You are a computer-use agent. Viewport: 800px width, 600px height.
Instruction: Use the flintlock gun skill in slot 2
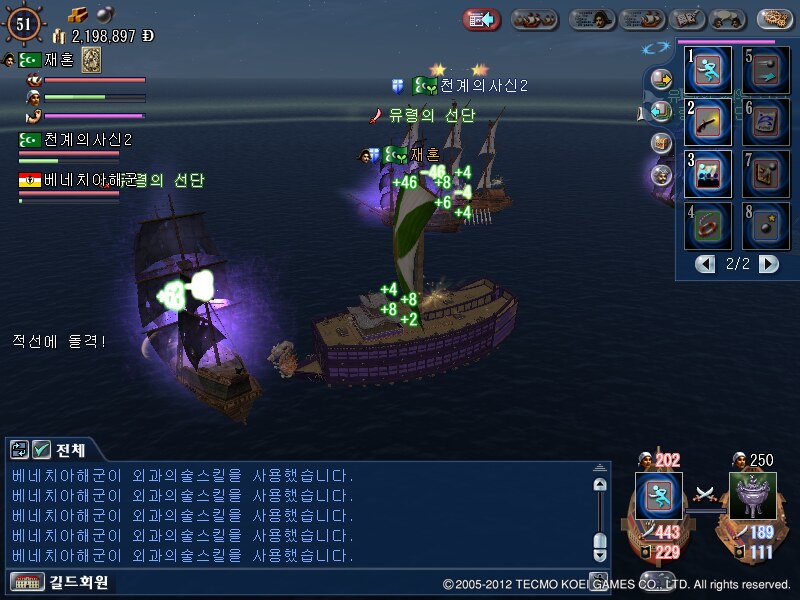709,122
